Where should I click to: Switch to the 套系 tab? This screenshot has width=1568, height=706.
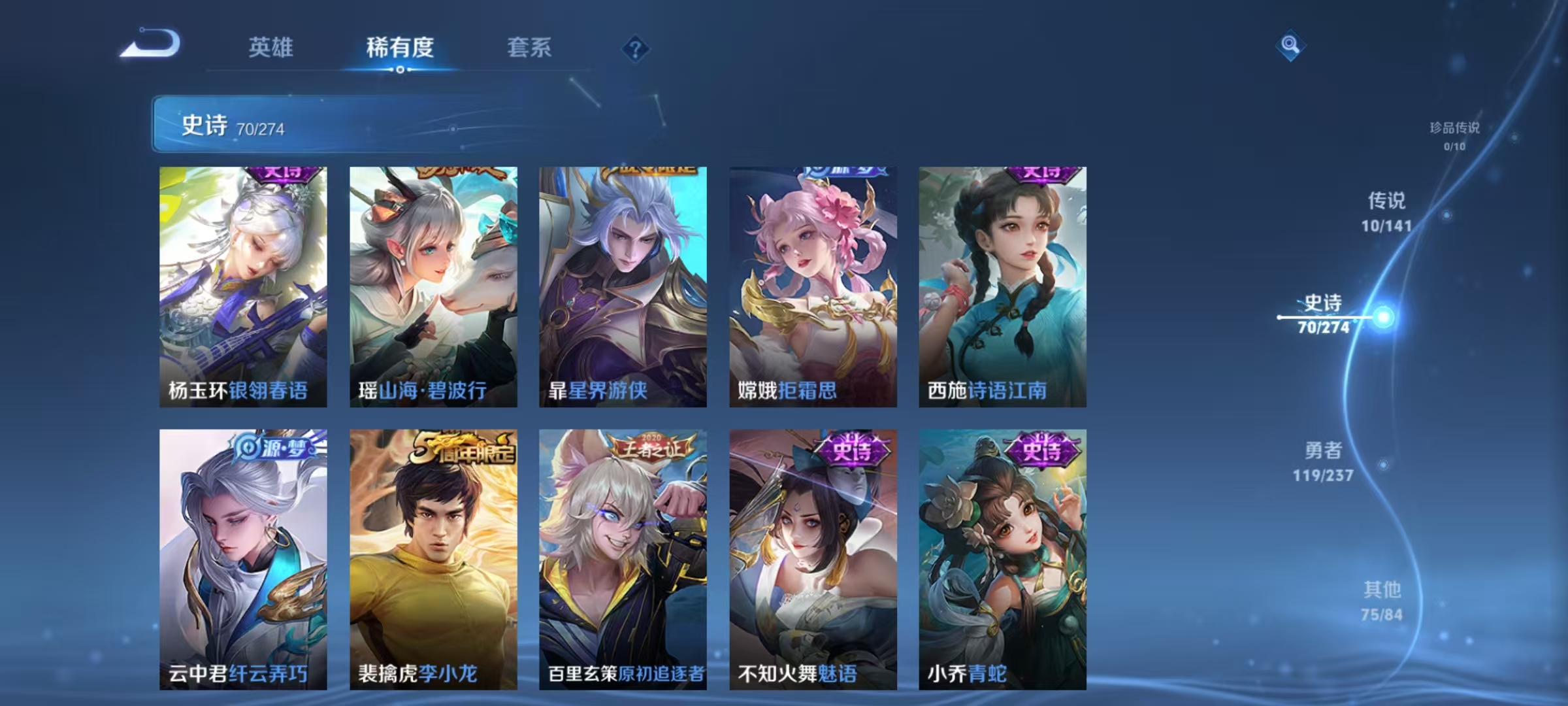531,47
